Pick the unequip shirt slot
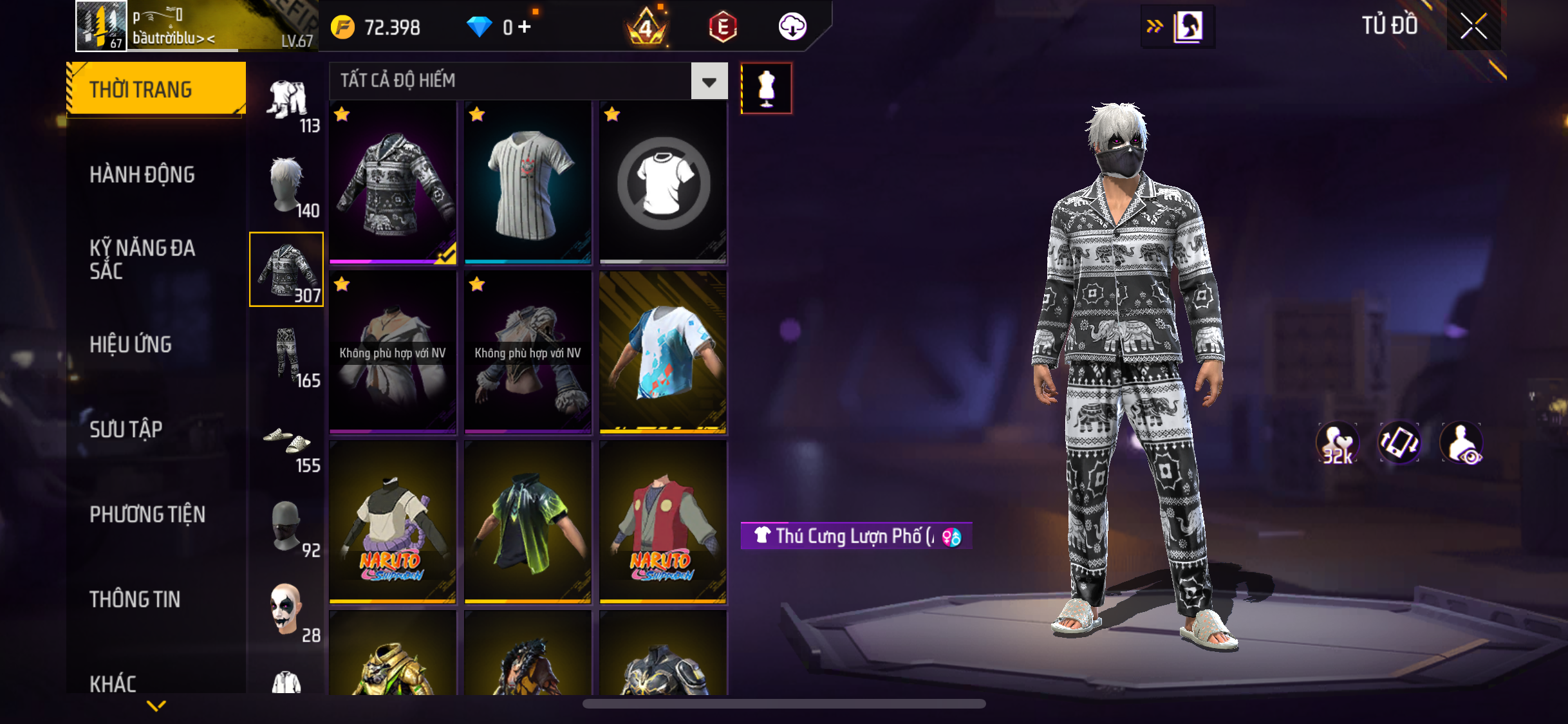Screen dimensions: 1568x724 [663, 183]
